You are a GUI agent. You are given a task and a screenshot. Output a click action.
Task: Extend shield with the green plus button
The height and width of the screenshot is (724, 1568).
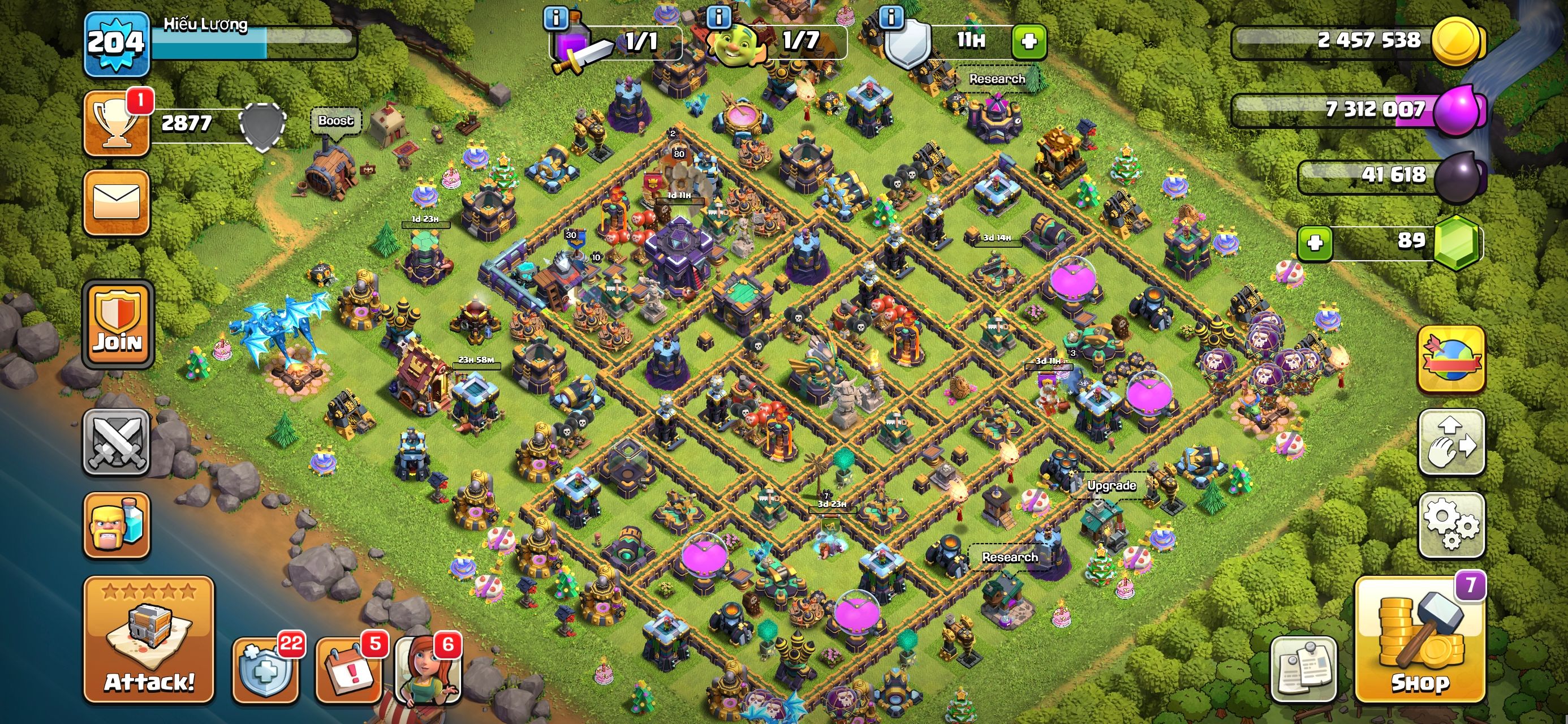tap(1029, 41)
